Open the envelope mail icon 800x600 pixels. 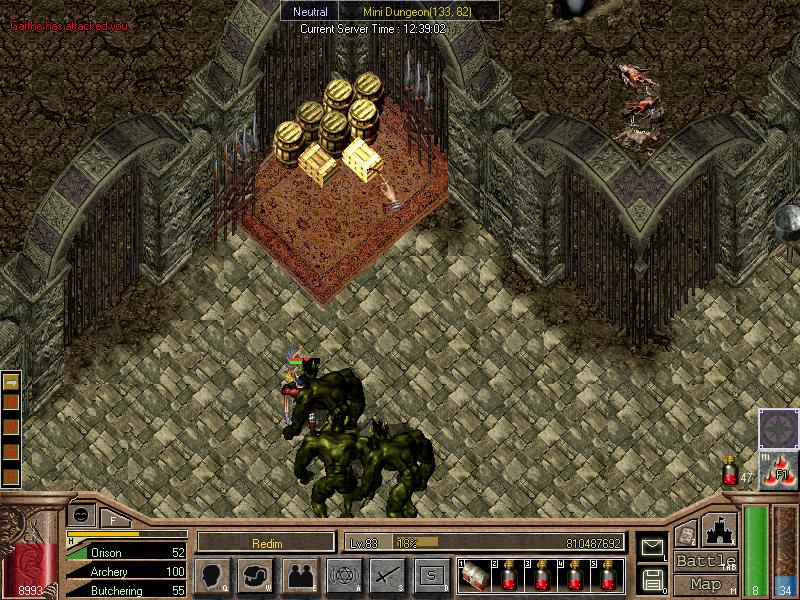[x=651, y=546]
